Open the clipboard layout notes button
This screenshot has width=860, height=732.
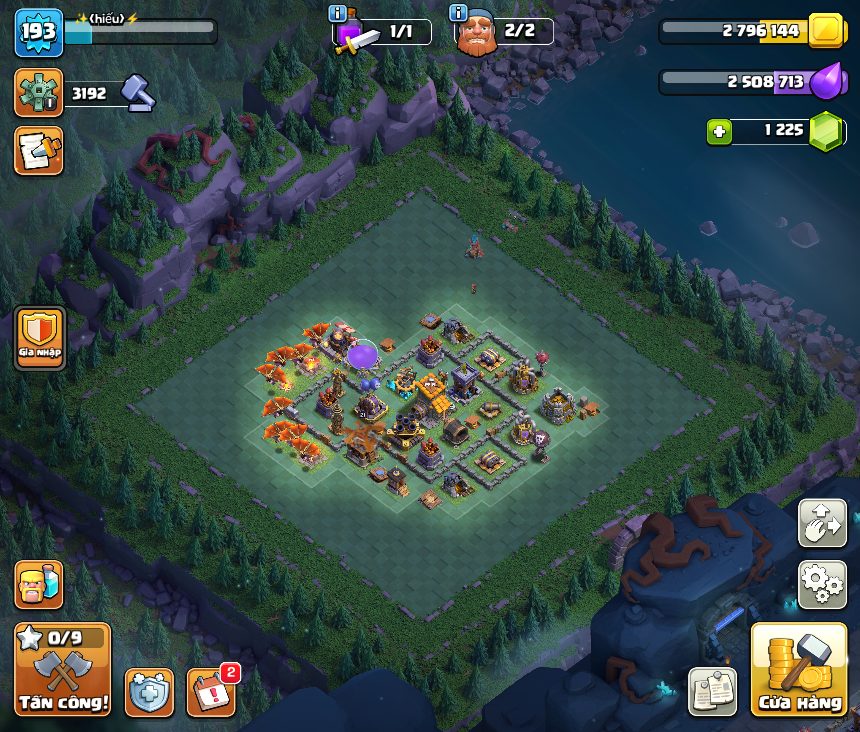[x=712, y=691]
